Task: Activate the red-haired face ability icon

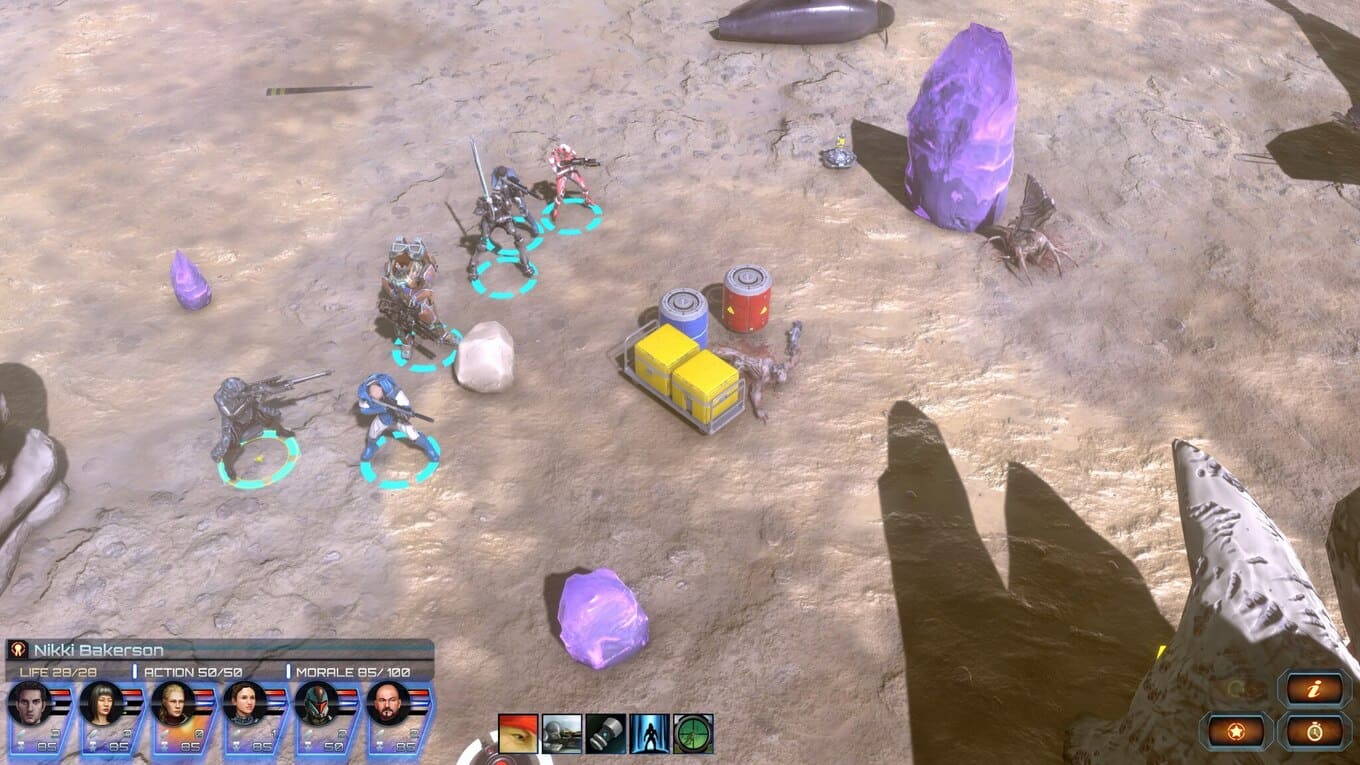Action: [518, 733]
